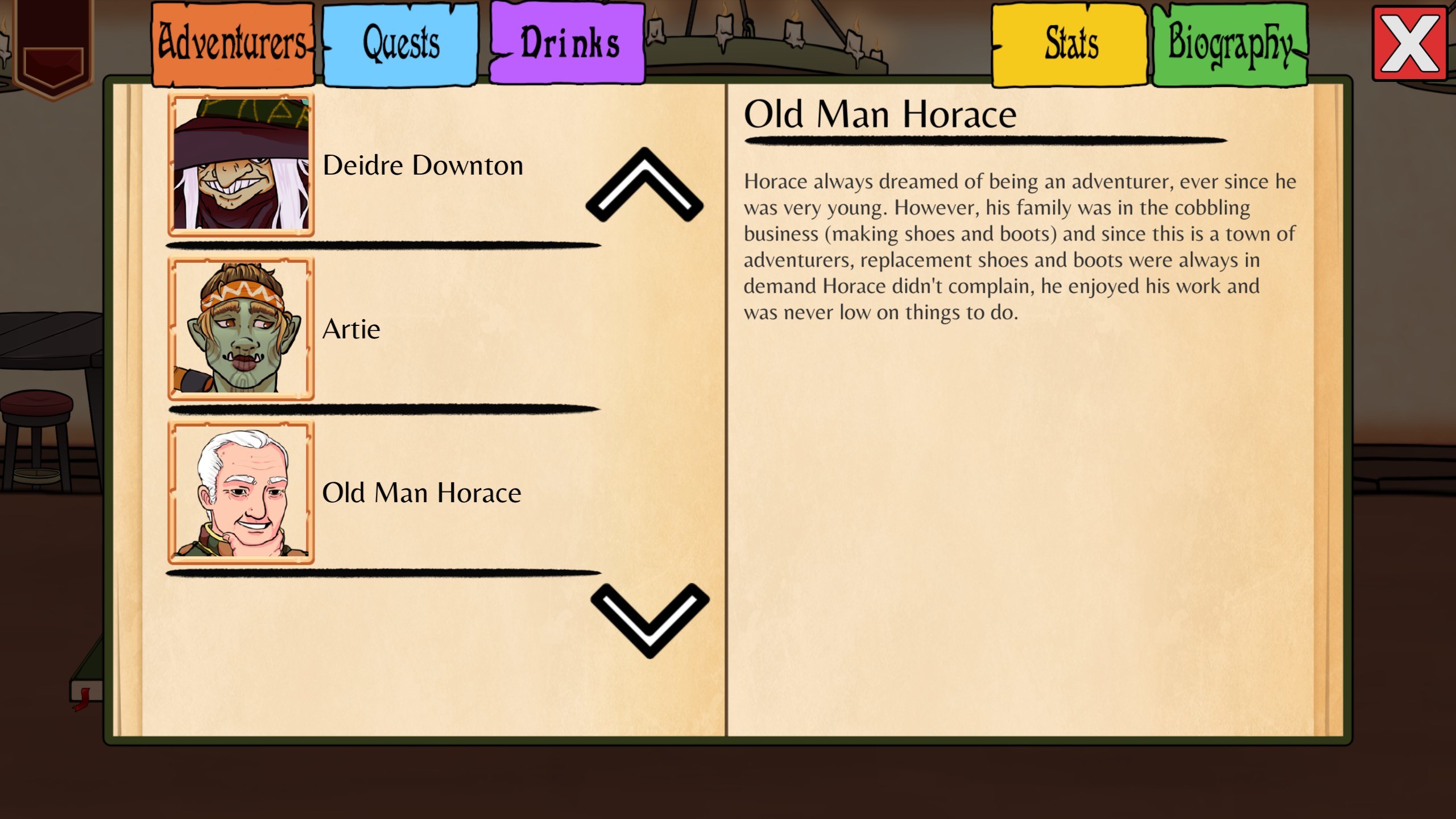Switch to the Quests tab
This screenshot has width=1456, height=819.
(x=400, y=42)
